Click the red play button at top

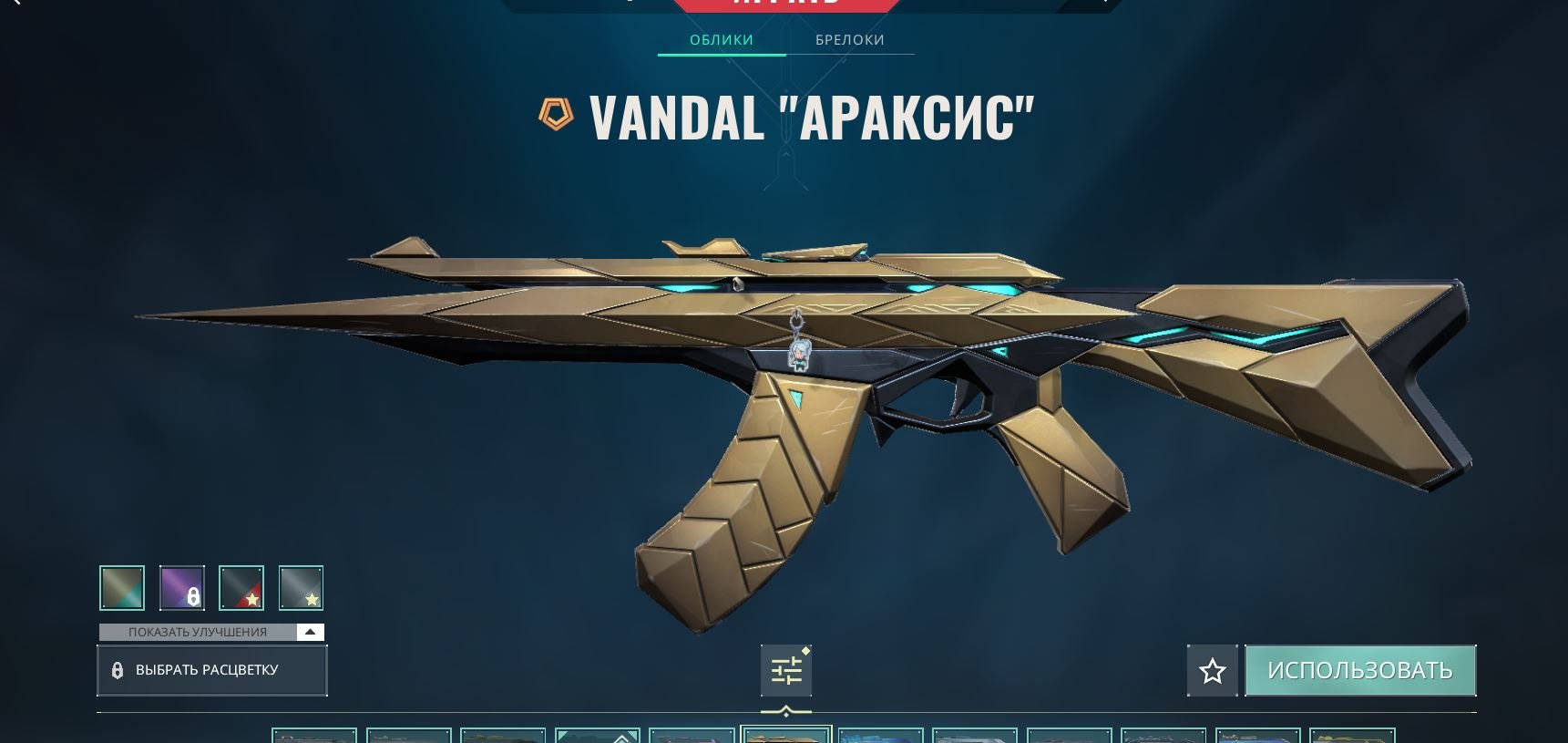786,5
